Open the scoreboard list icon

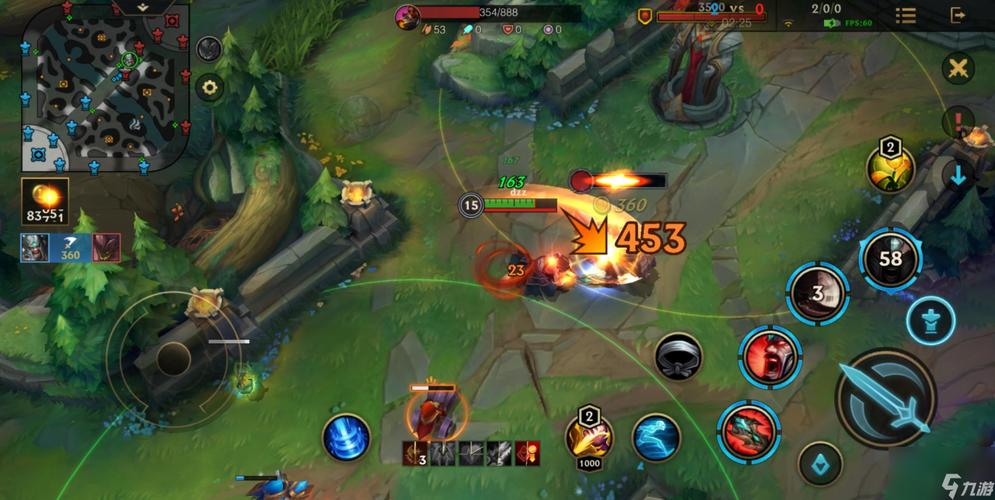coord(905,15)
